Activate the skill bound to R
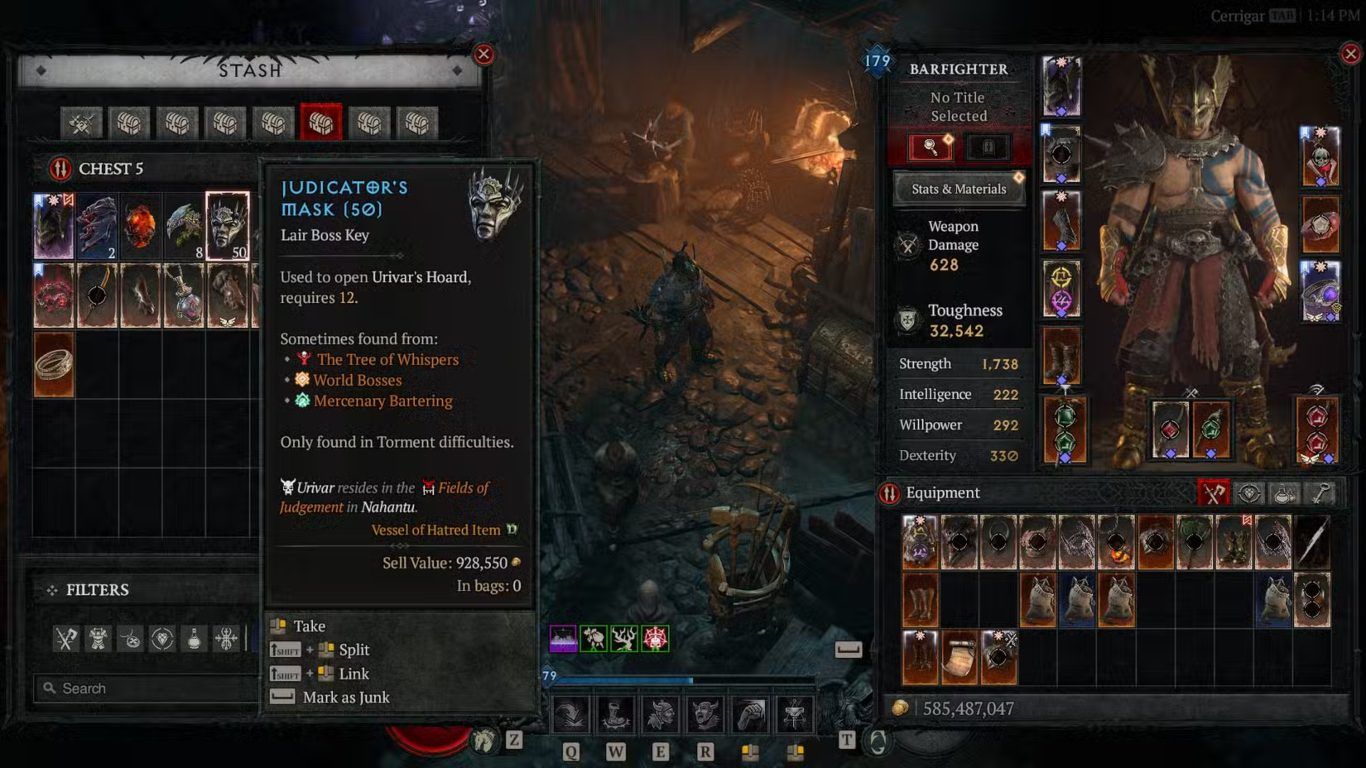The width and height of the screenshot is (1366, 768). 705,715
